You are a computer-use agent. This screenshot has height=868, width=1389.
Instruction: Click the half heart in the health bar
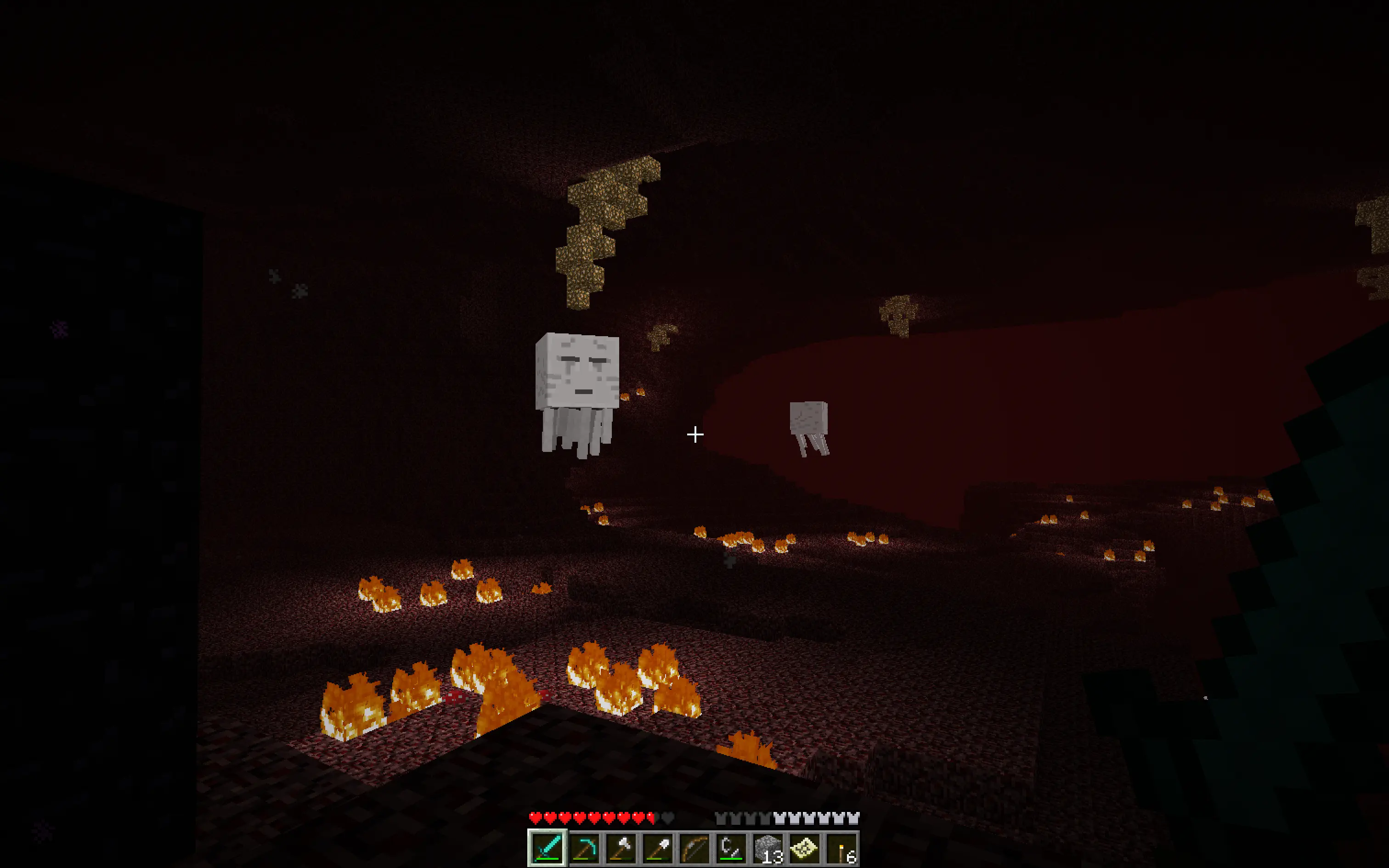point(650,817)
